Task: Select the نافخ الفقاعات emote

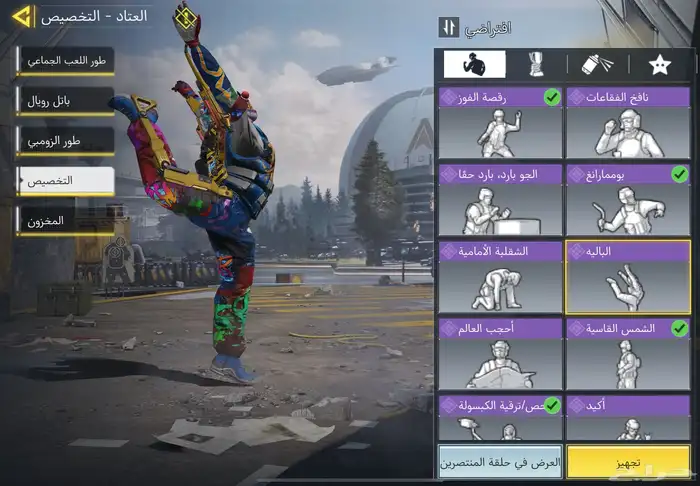Action: point(628,123)
